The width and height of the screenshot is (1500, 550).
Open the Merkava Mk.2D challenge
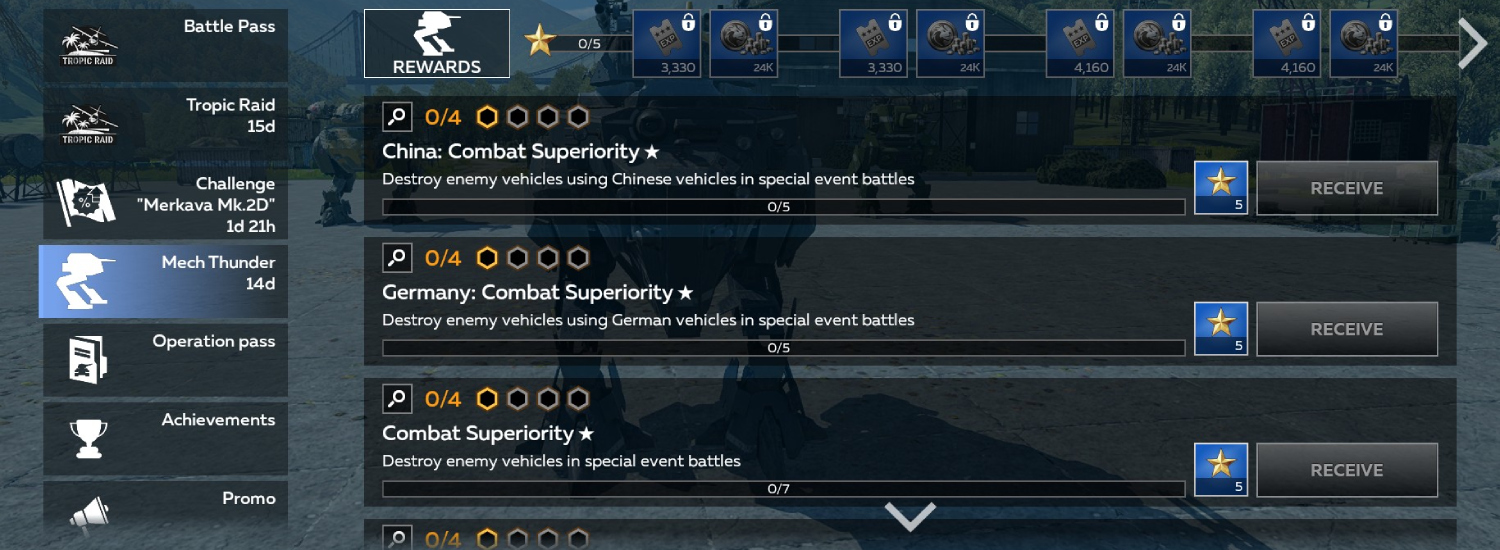pos(165,203)
